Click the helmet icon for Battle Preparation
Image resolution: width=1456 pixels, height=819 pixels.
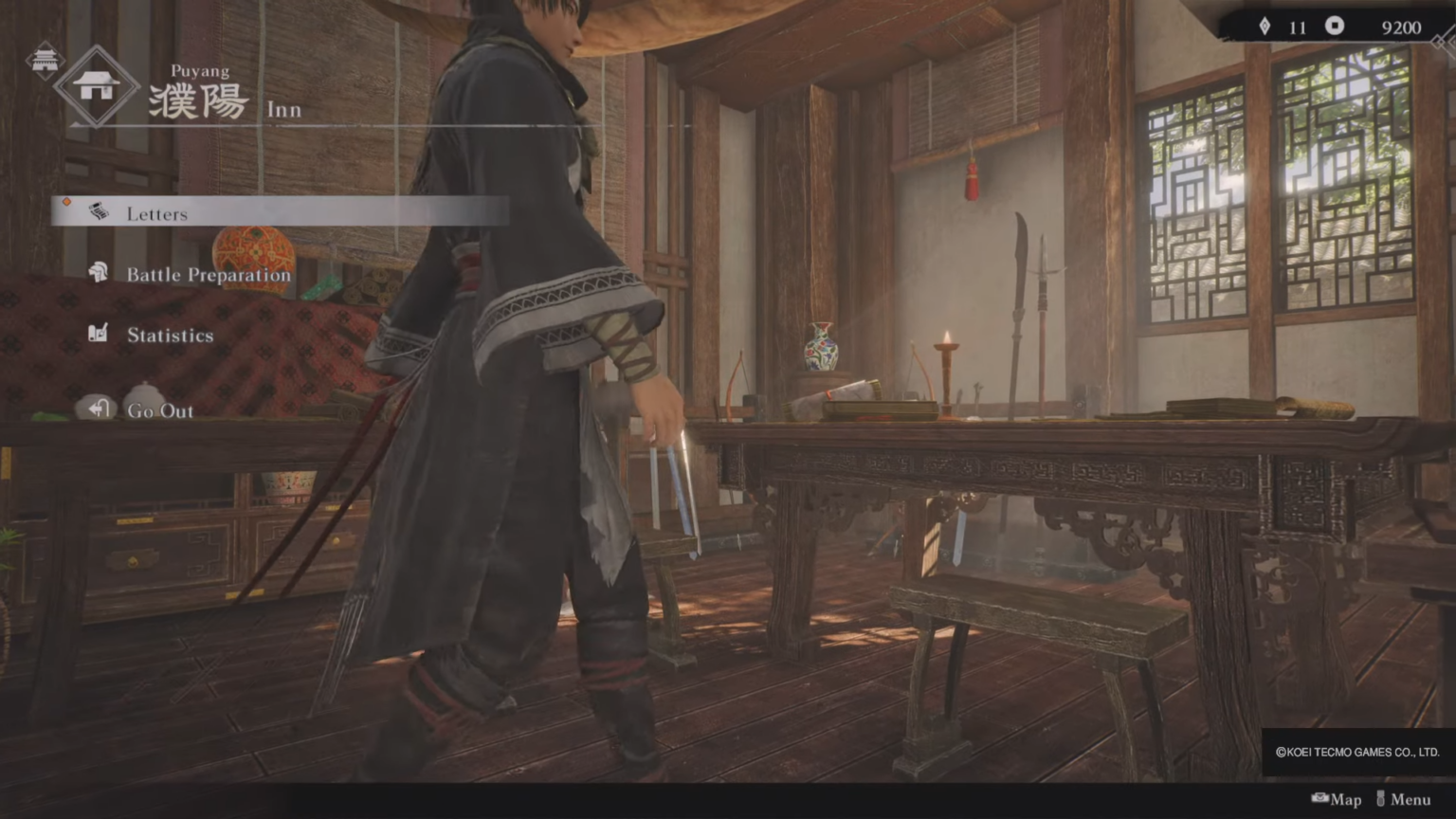point(98,274)
